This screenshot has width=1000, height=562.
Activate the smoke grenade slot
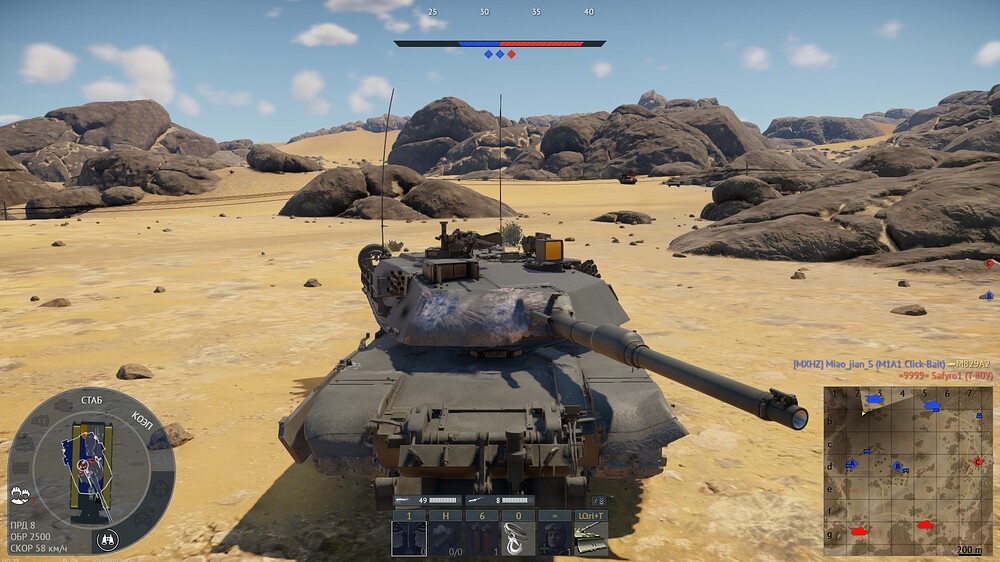tap(445, 536)
